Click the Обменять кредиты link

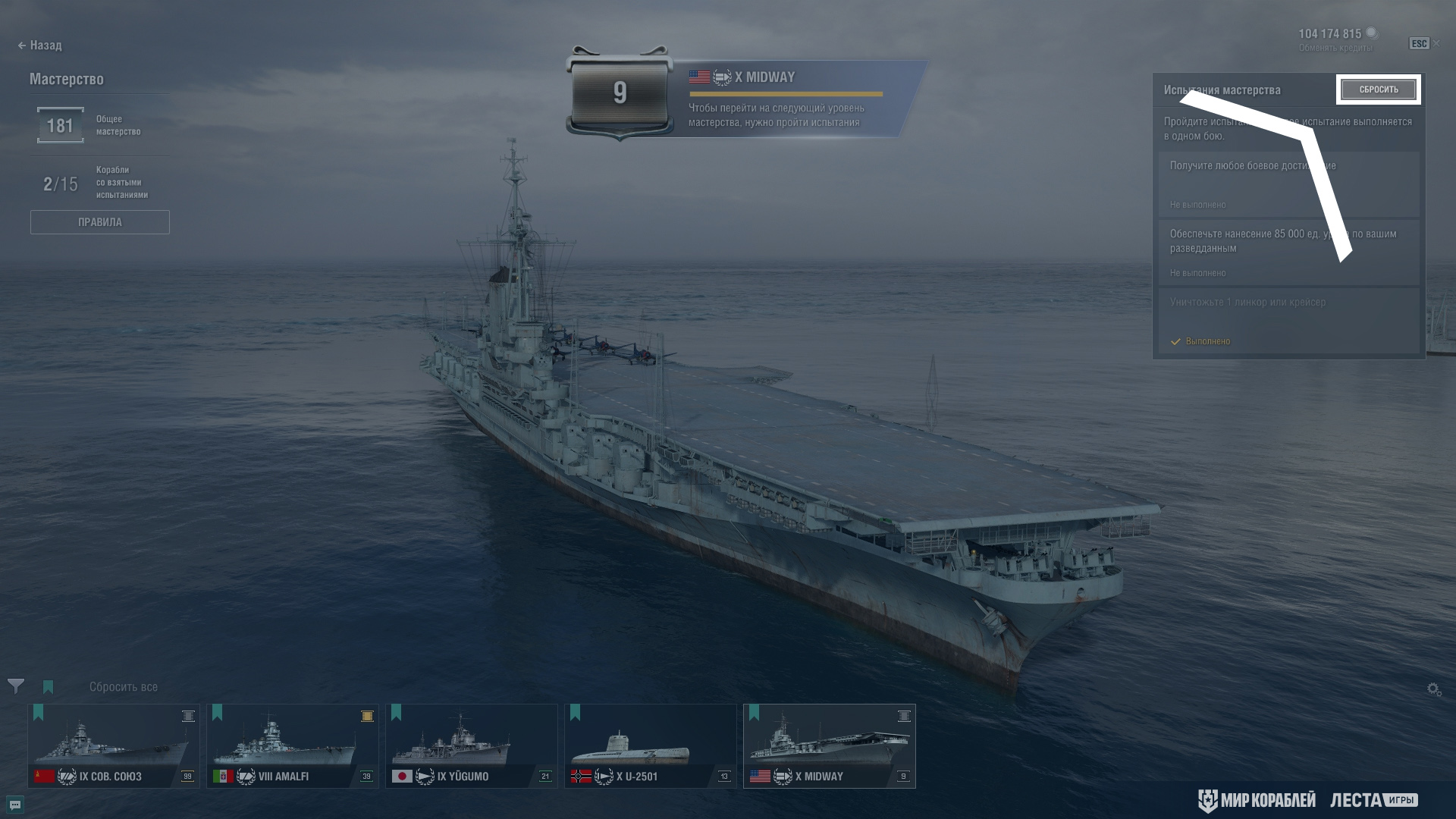(x=1335, y=49)
